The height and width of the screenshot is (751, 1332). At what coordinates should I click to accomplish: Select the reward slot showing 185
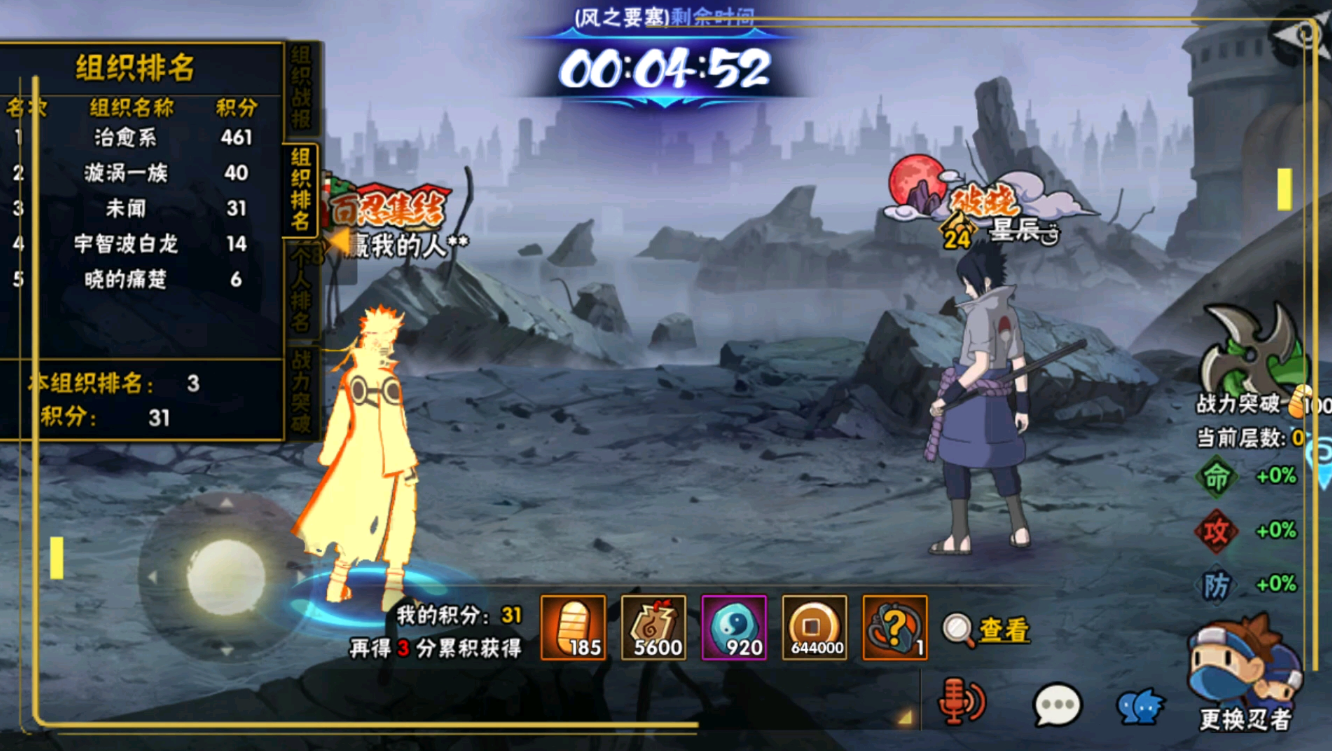[x=573, y=628]
